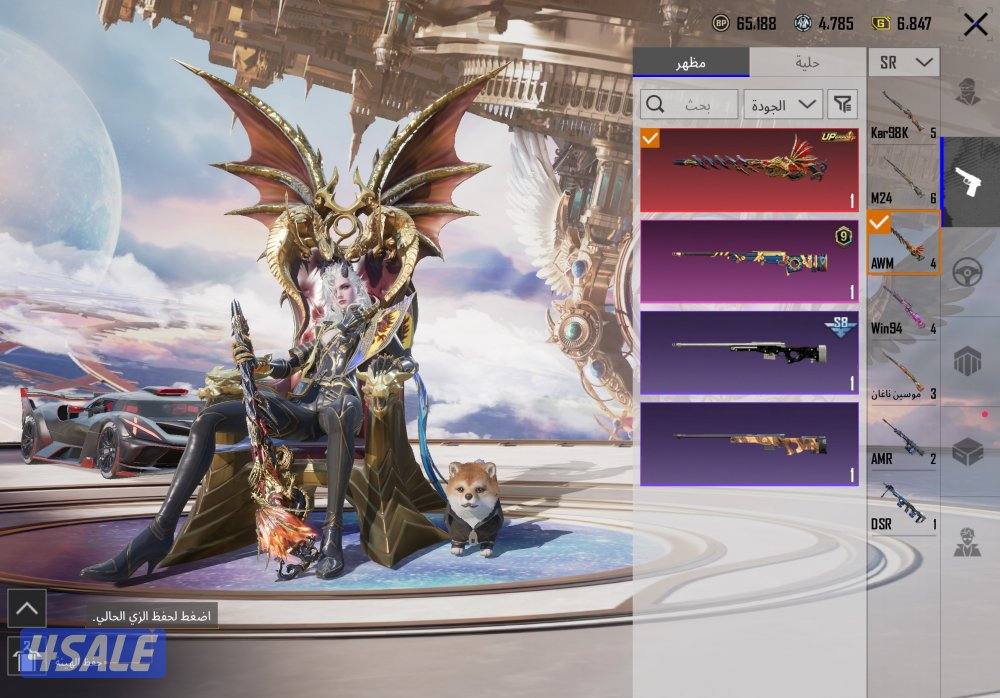Select the black S8 AWM skin
The height and width of the screenshot is (698, 1000).
749,352
